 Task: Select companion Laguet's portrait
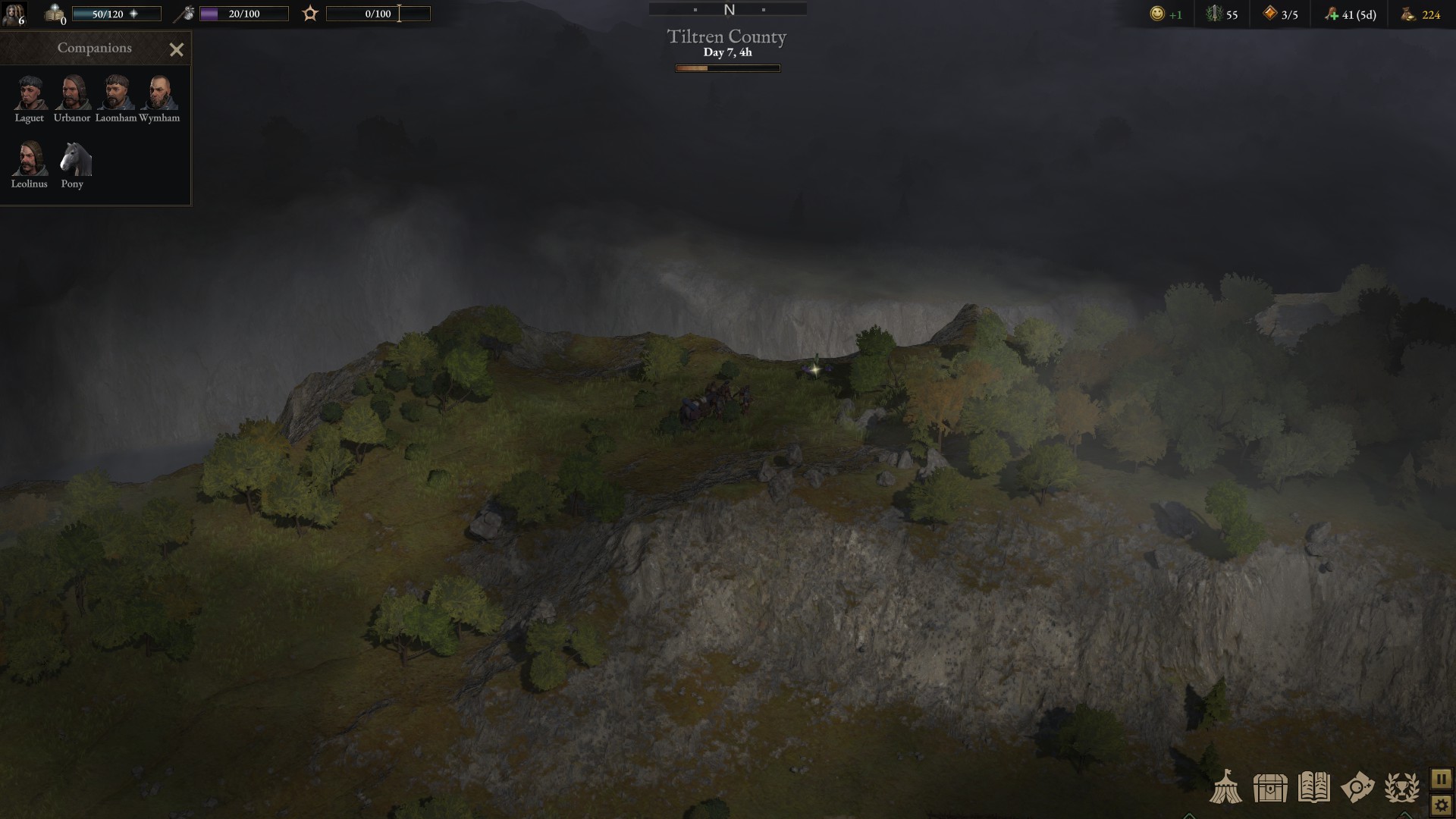click(x=30, y=93)
